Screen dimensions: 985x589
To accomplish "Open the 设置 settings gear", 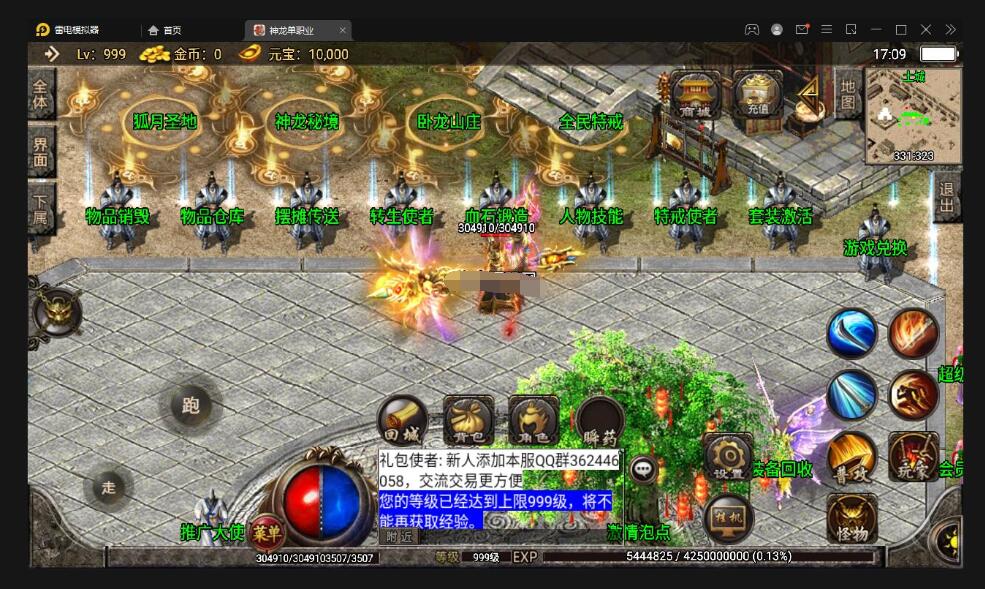I will point(727,458).
